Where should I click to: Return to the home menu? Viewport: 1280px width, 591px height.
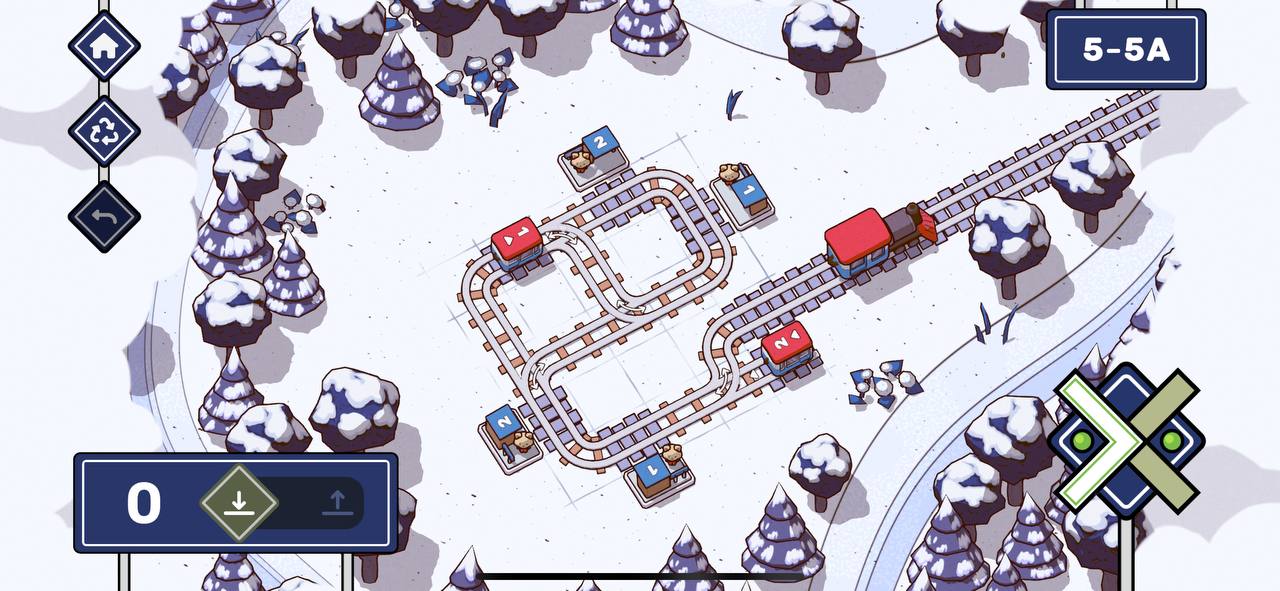click(x=104, y=45)
